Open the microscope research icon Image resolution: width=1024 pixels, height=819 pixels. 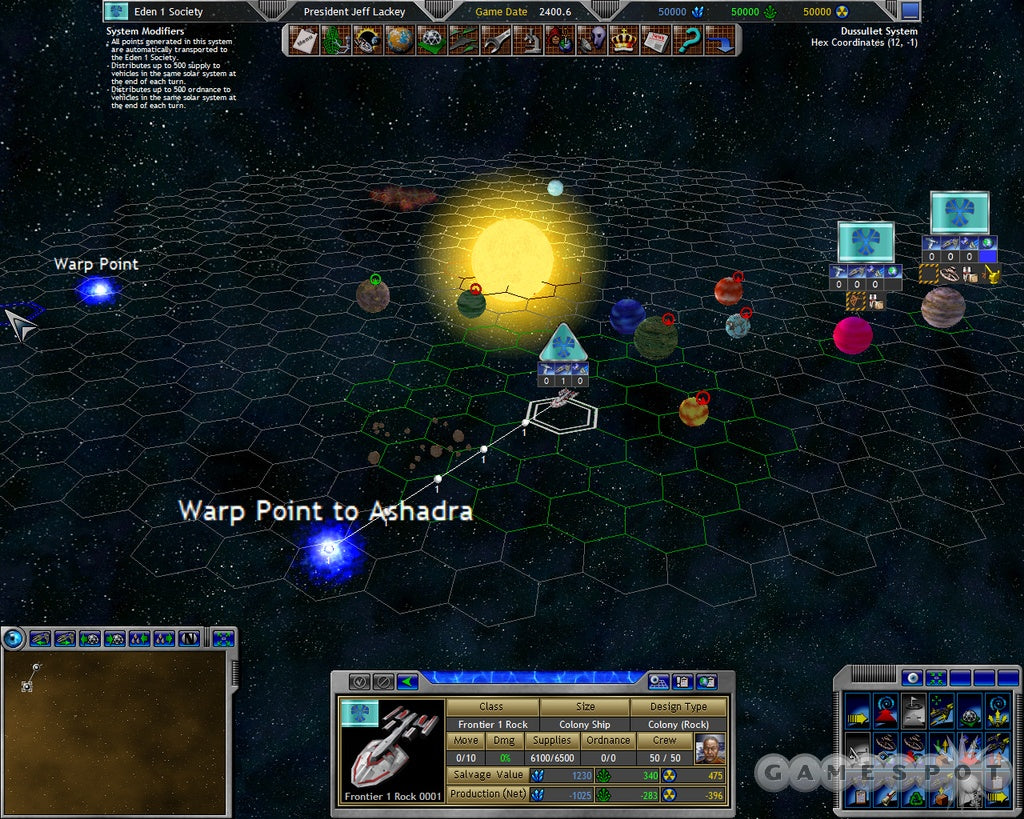[x=529, y=40]
